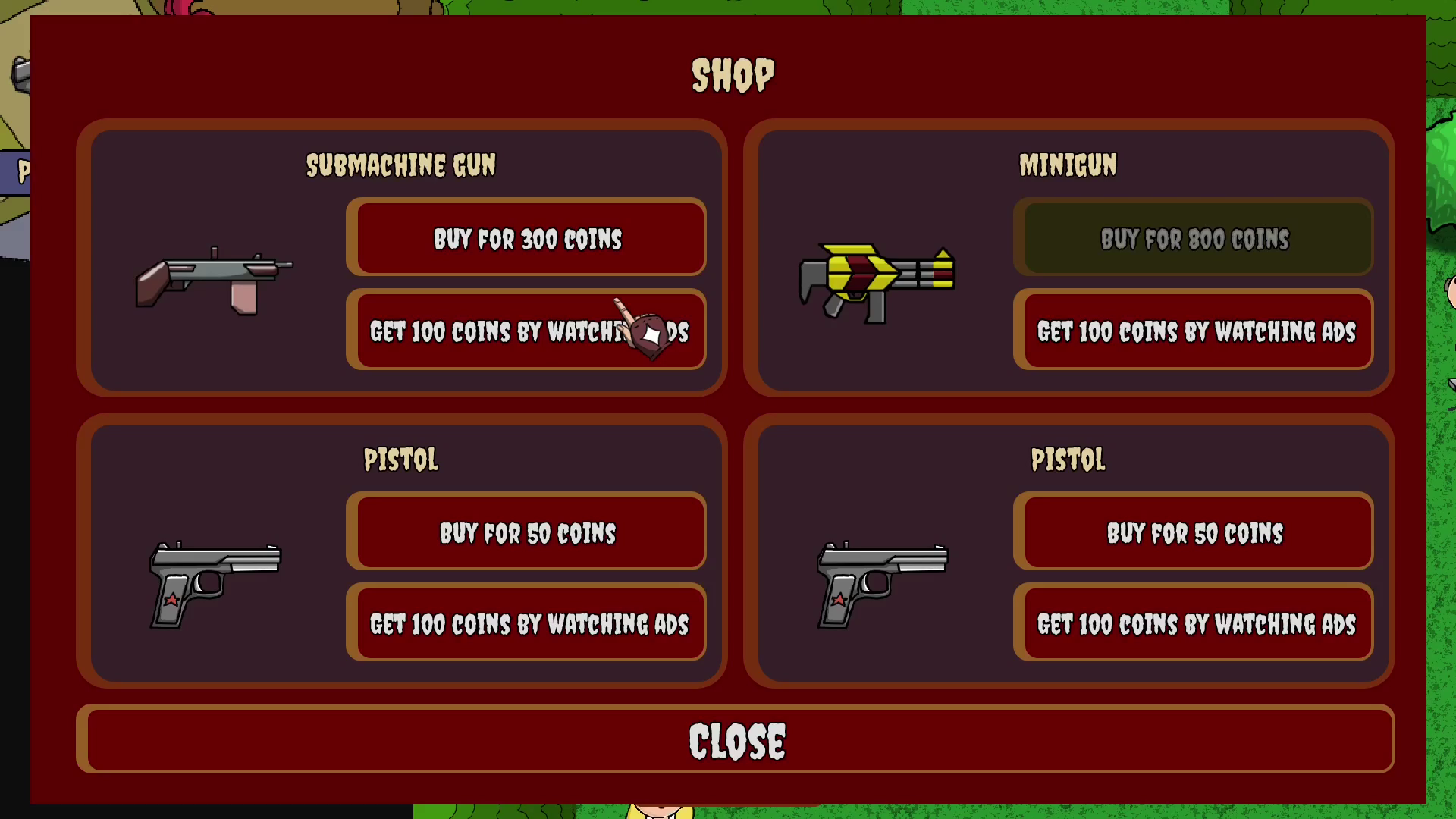Buy the right Pistol for 50 coins

tap(1195, 532)
